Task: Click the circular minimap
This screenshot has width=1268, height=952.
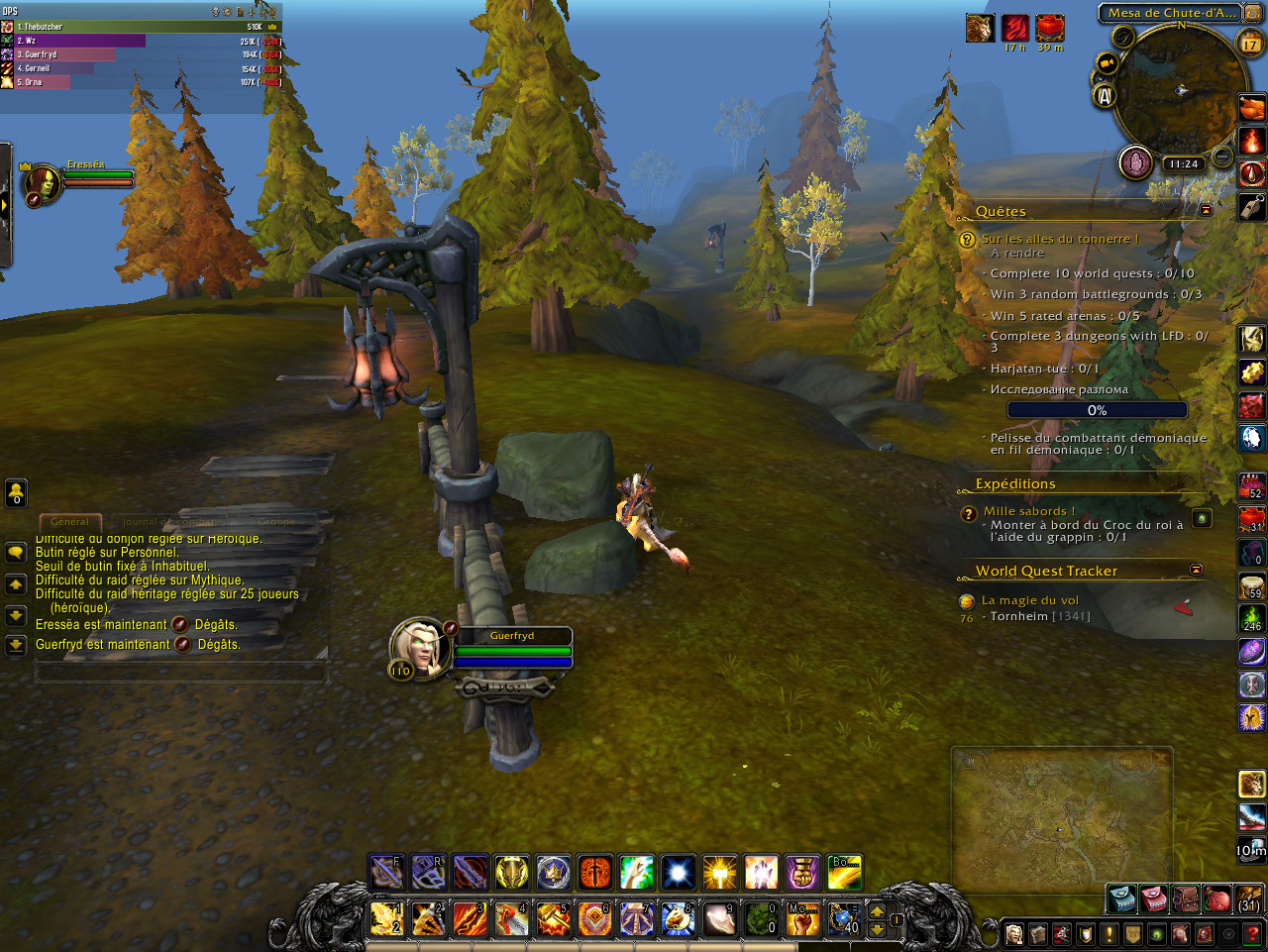Action: pos(1179,91)
